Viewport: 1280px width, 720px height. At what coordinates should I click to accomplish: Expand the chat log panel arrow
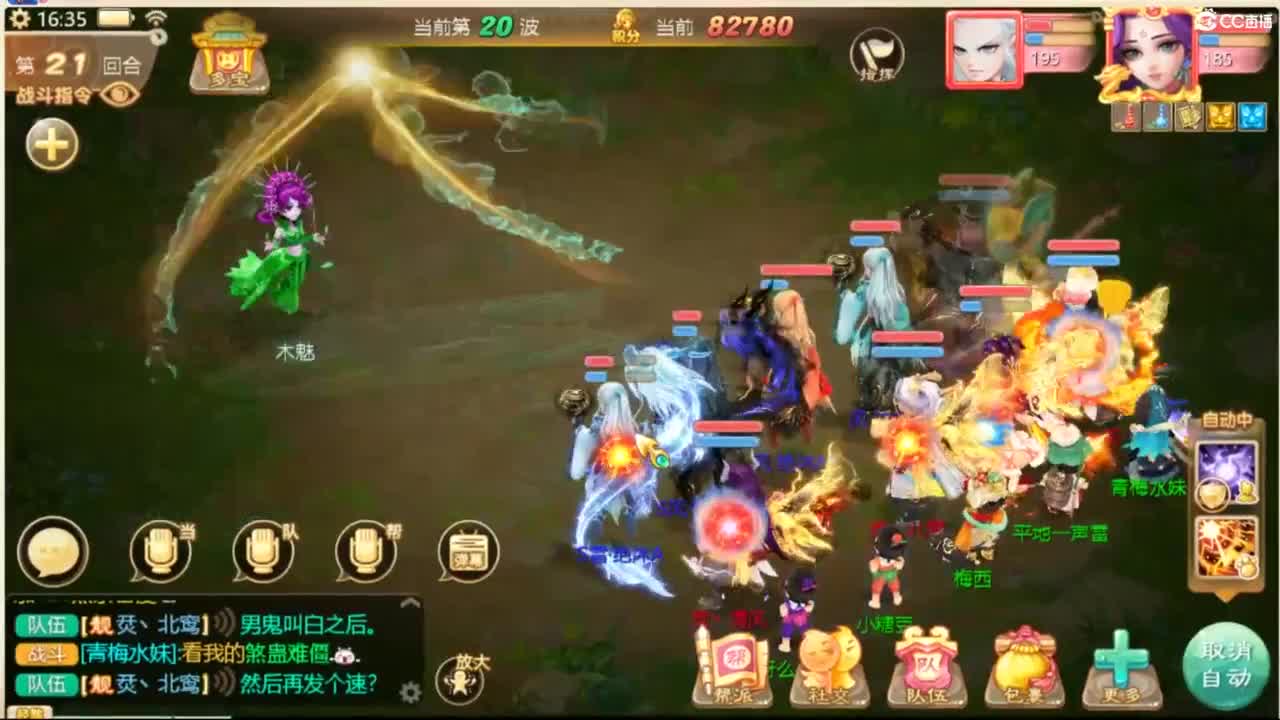[x=408, y=602]
